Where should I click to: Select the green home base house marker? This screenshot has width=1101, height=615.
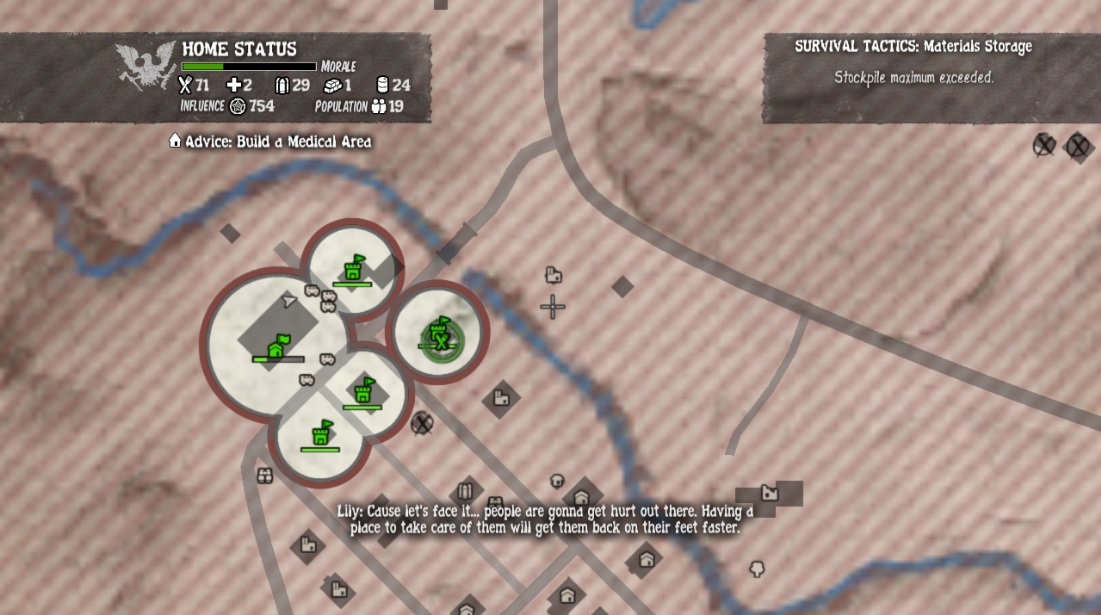tap(278, 346)
